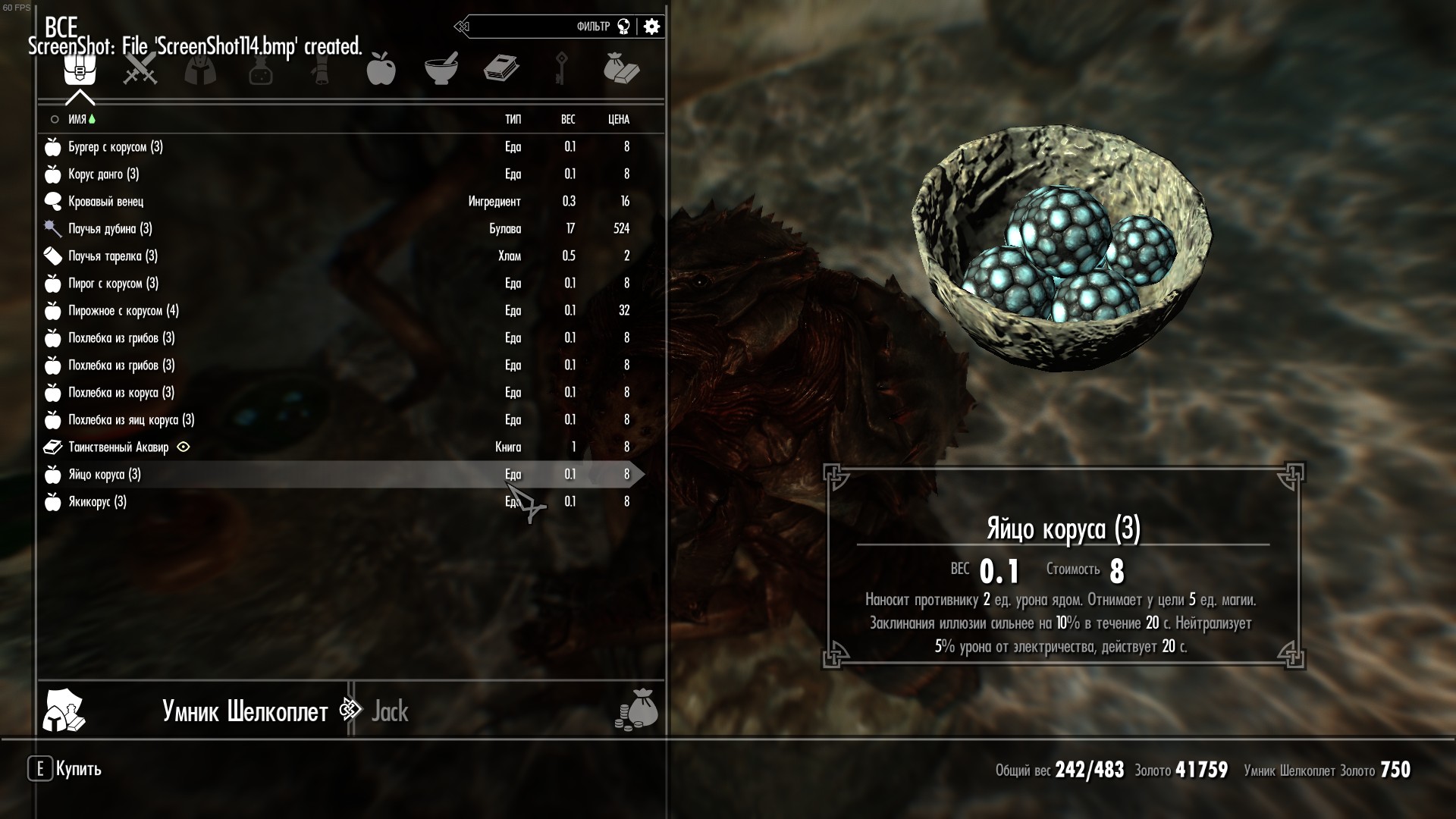
Task: Choose Пирог с корусом entry
Action: pyautogui.click(x=113, y=284)
